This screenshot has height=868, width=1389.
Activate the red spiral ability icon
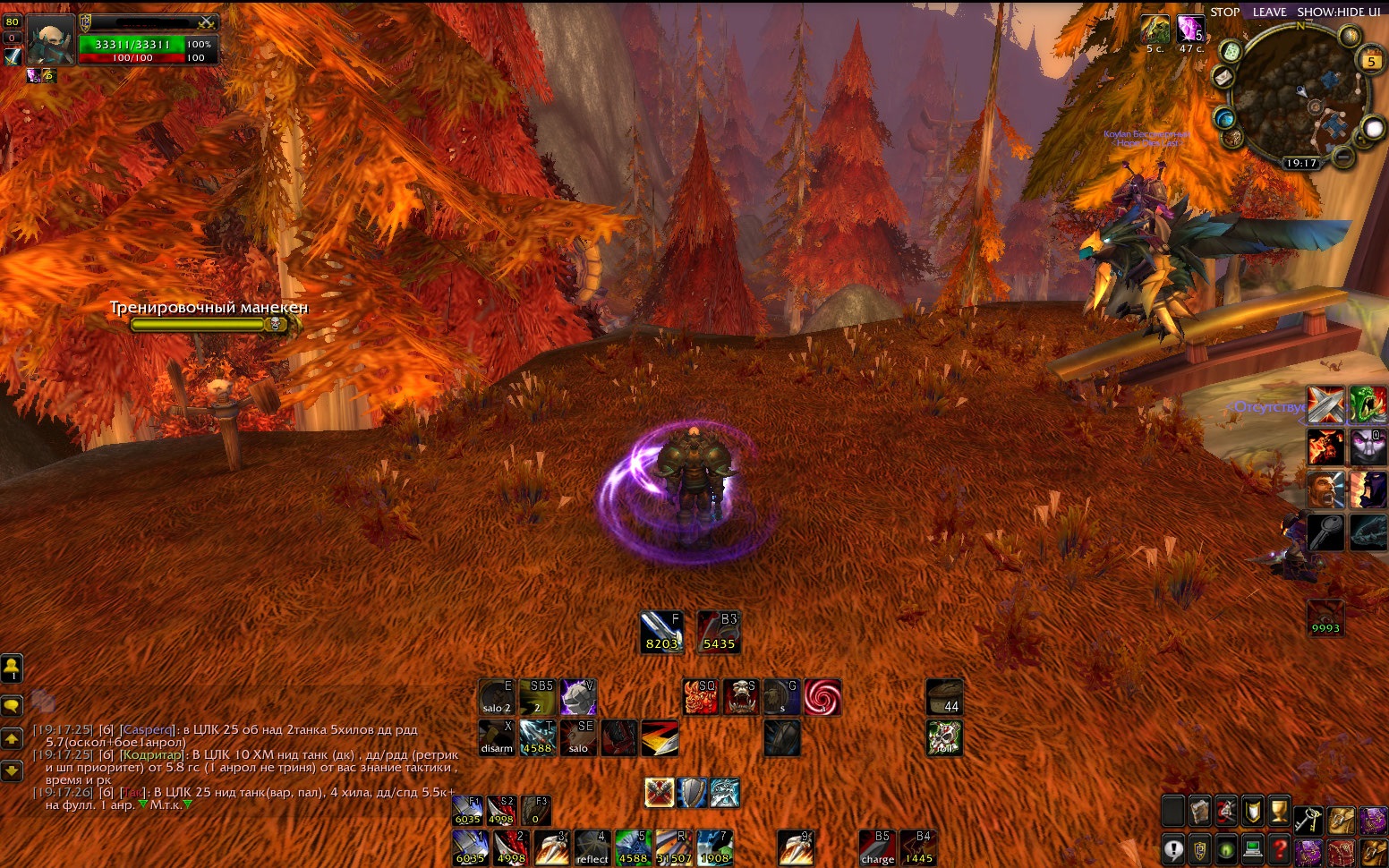[822, 697]
